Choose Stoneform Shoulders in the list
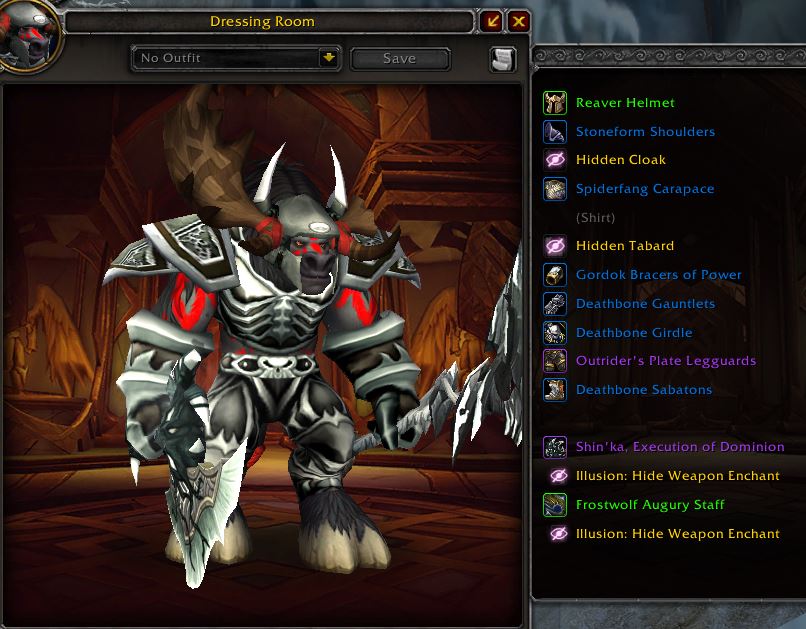 click(x=644, y=132)
